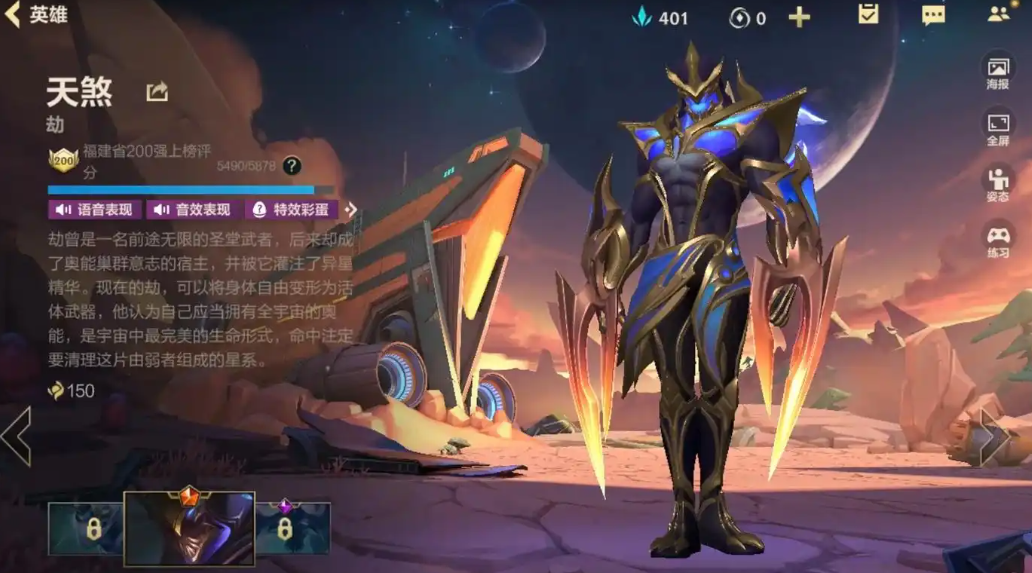Play the 语音表现 voice preview

(x=94, y=209)
